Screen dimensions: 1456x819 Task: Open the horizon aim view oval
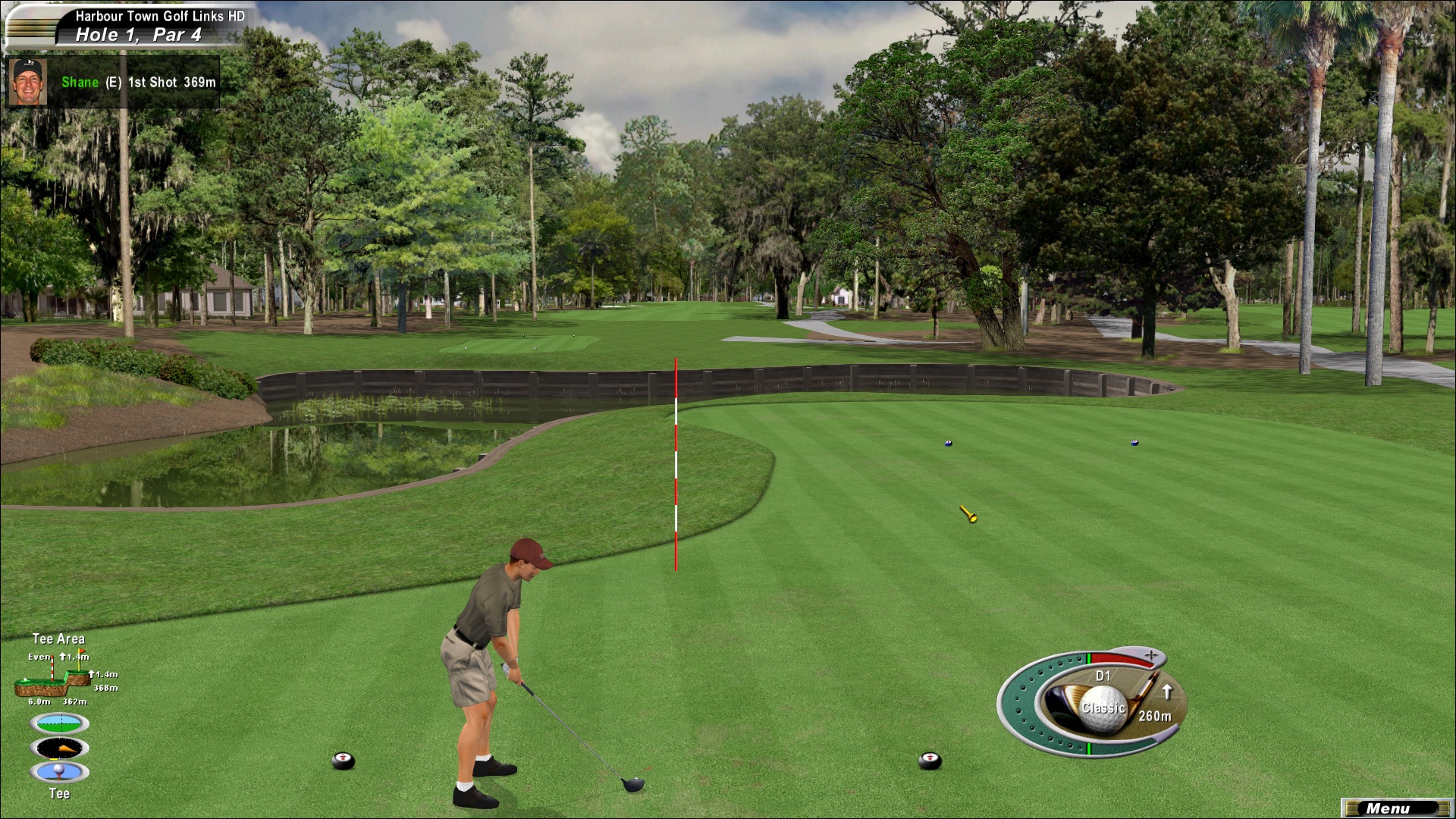(x=59, y=723)
